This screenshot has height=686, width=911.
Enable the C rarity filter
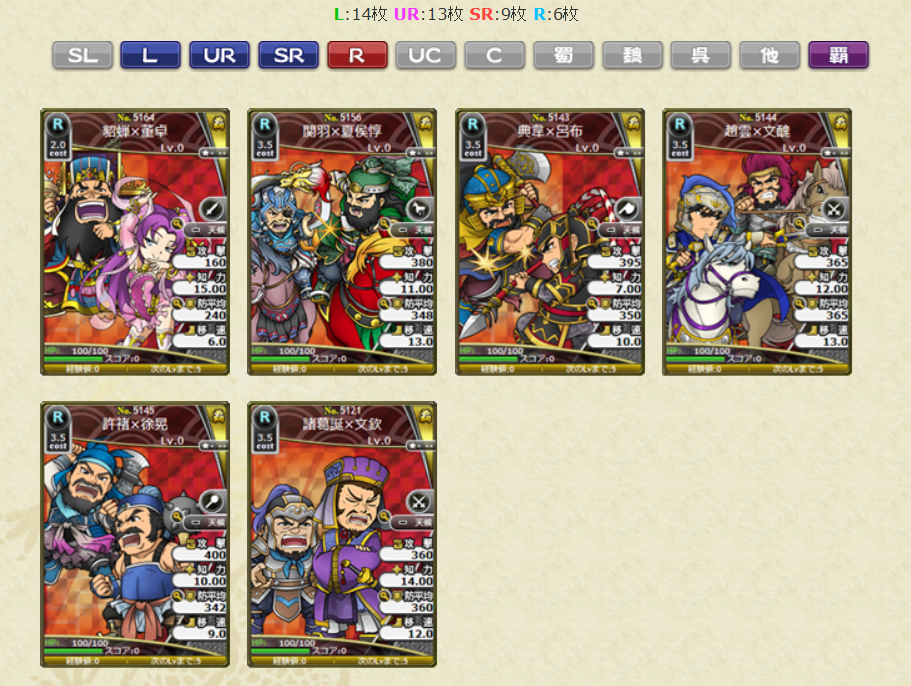pos(494,55)
